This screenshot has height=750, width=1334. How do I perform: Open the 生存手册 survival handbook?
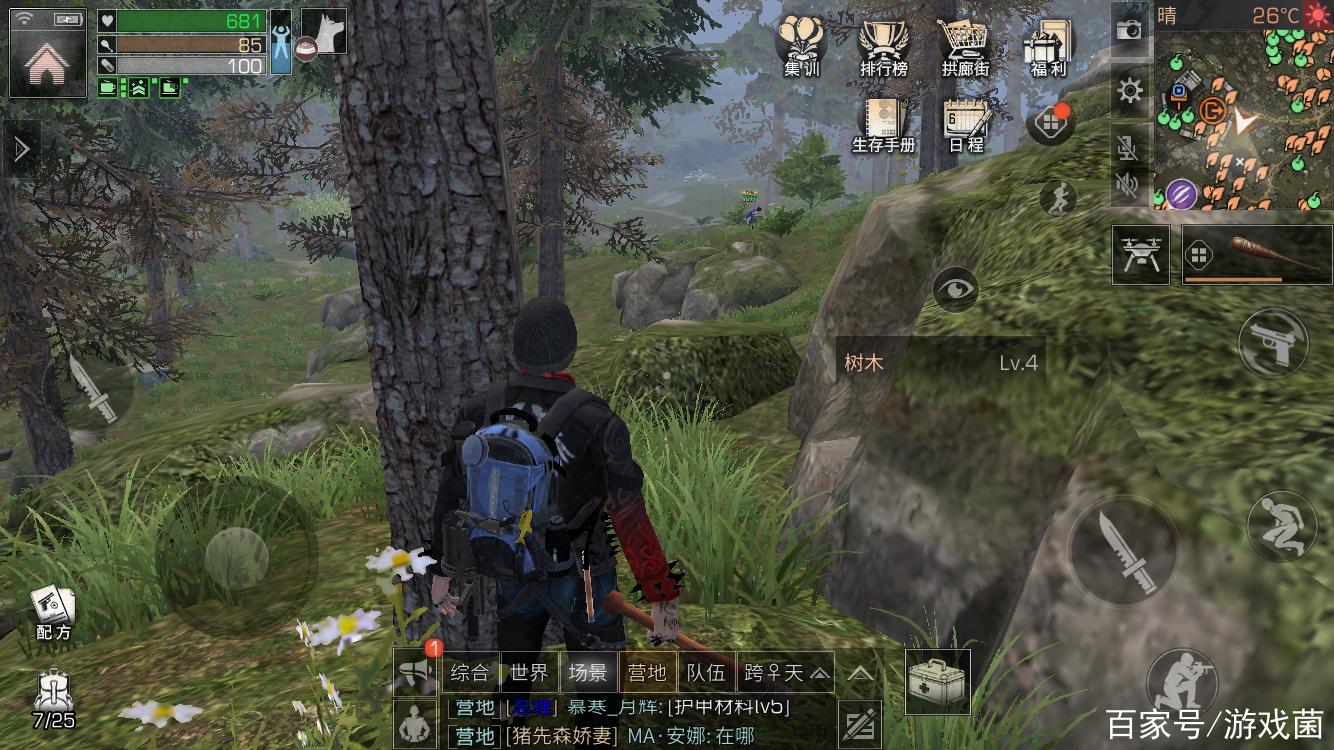point(884,124)
